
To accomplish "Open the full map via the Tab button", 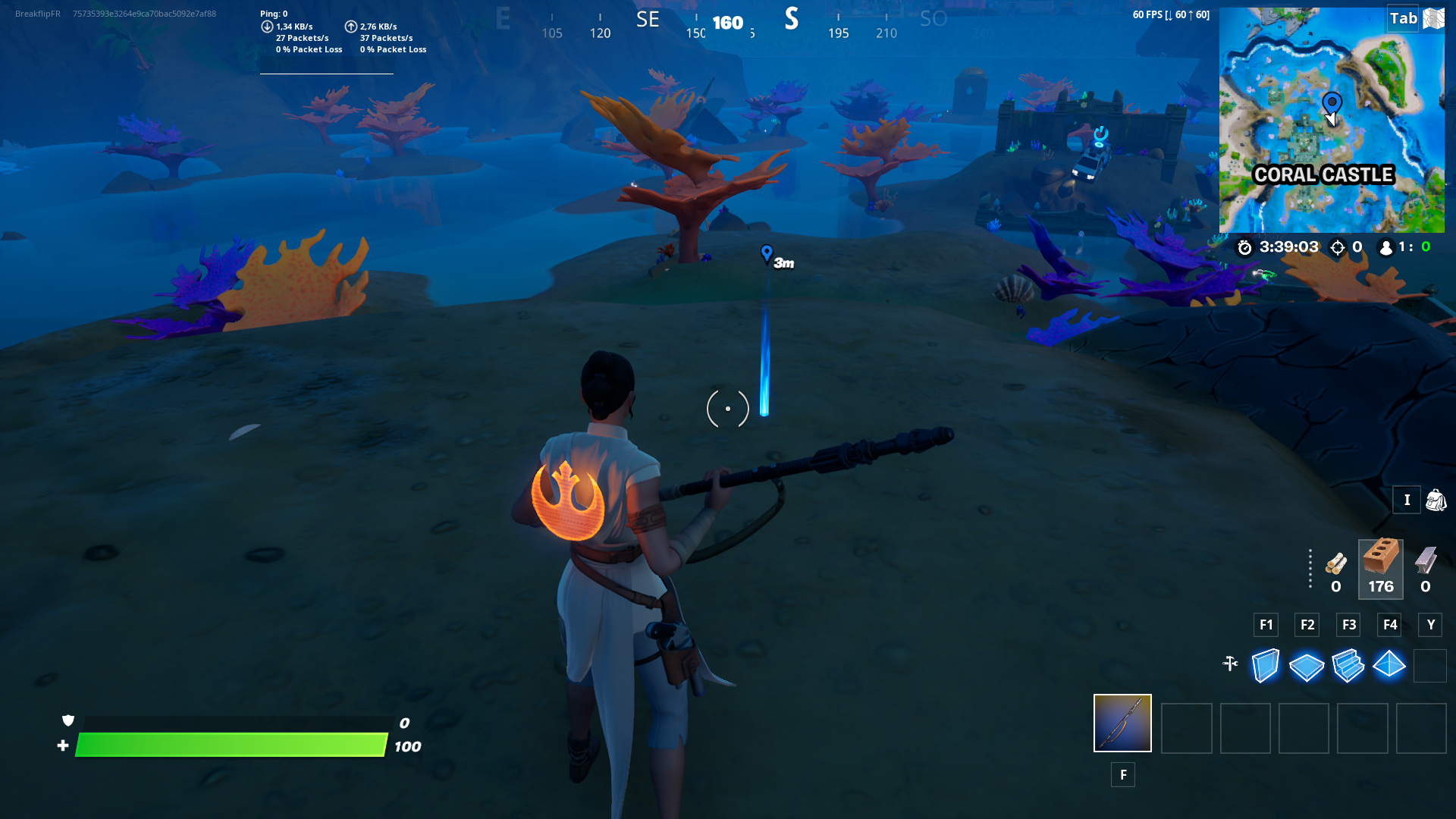I will point(1404,18).
